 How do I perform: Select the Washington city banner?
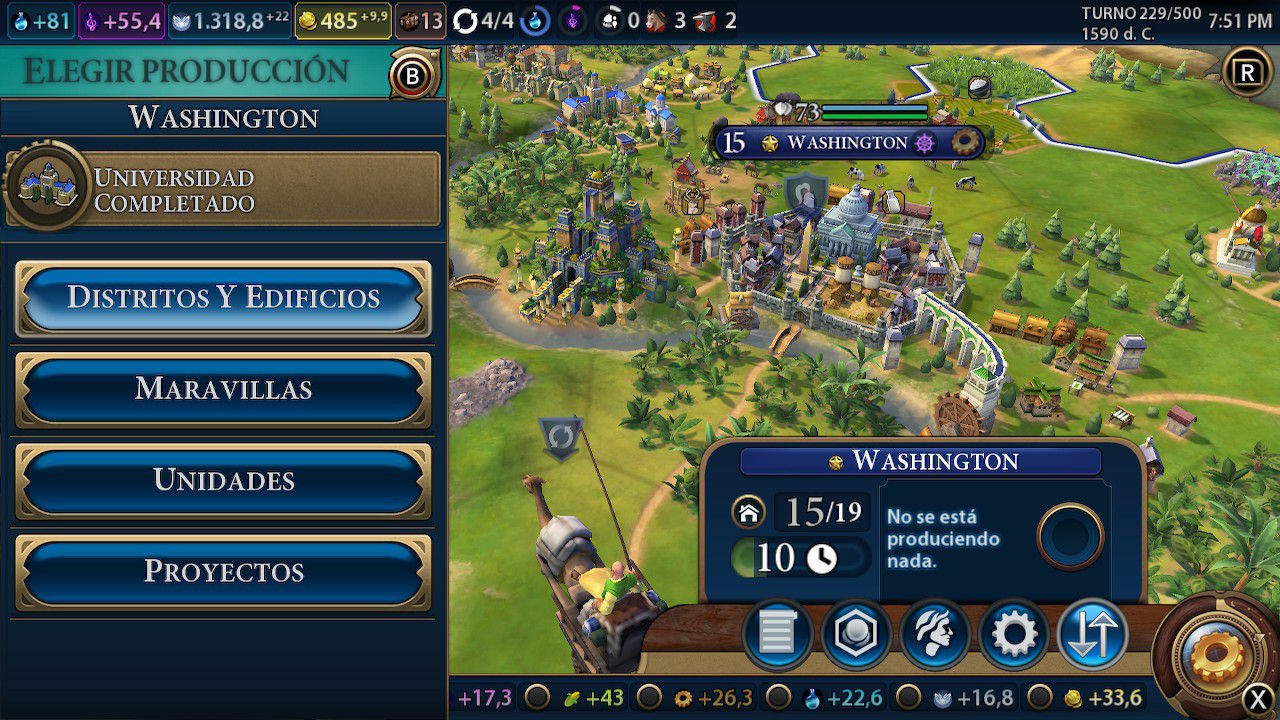[848, 142]
